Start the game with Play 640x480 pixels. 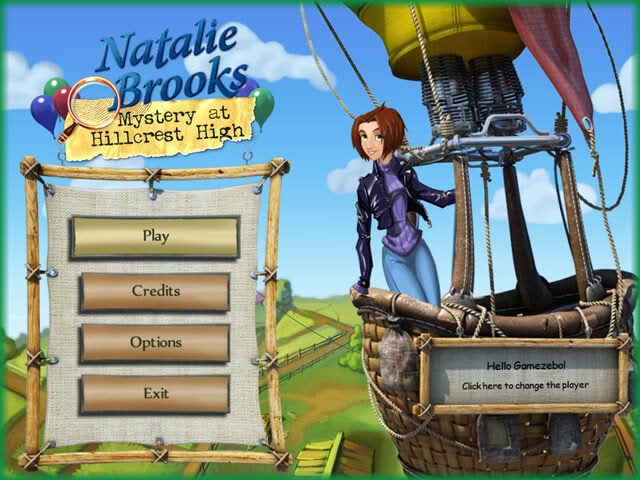(x=155, y=237)
